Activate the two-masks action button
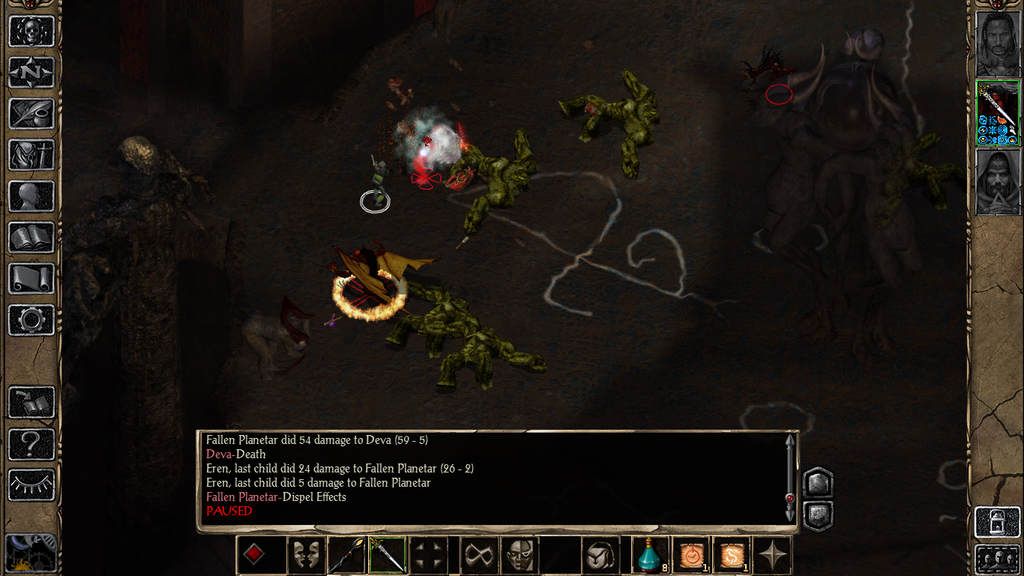1024x576 pixels. click(304, 555)
